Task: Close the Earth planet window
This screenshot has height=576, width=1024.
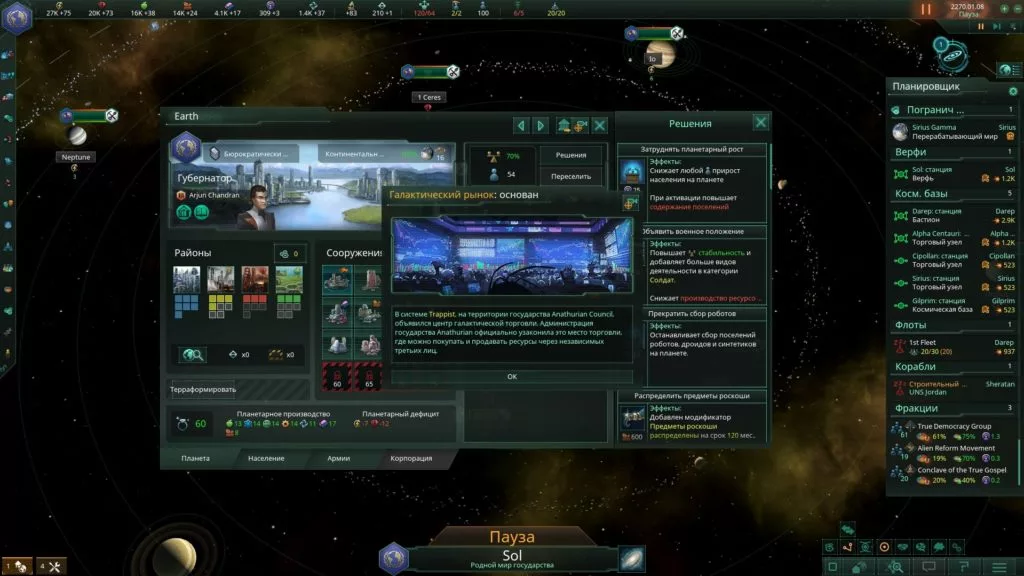Action: (x=600, y=125)
